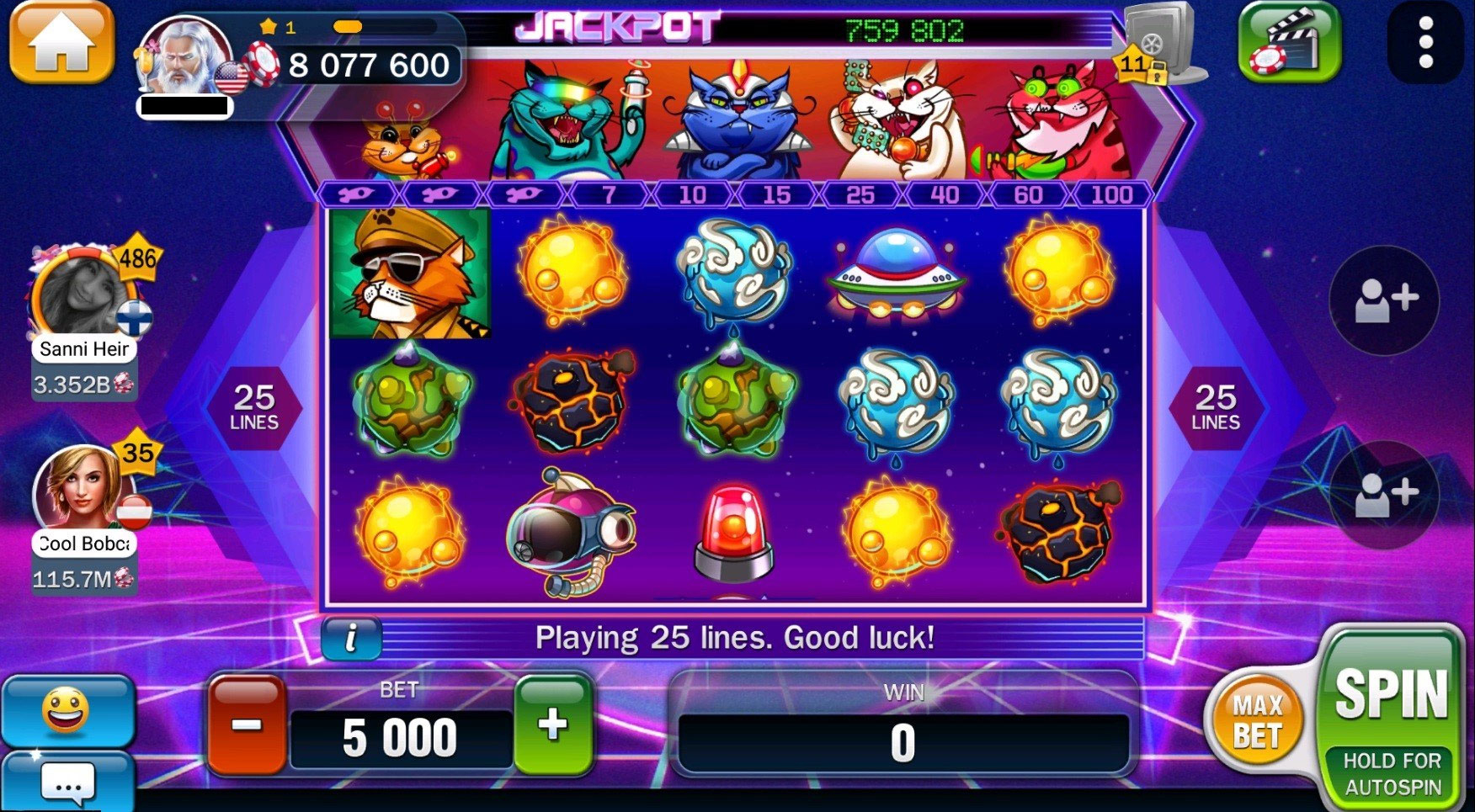1475x812 pixels.
Task: Set the maximum bet
Action: (1257, 721)
